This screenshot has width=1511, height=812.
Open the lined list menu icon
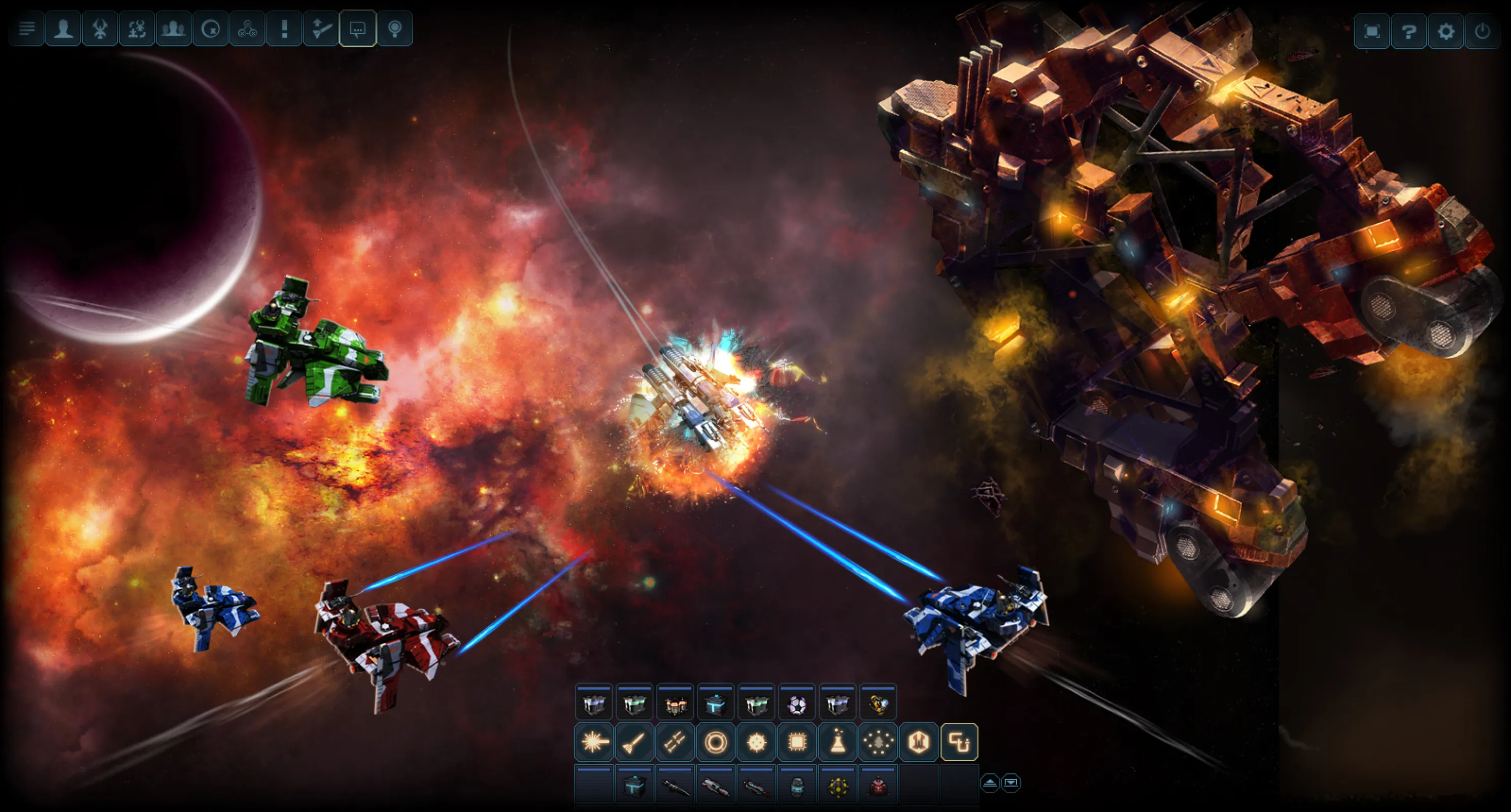click(x=26, y=29)
